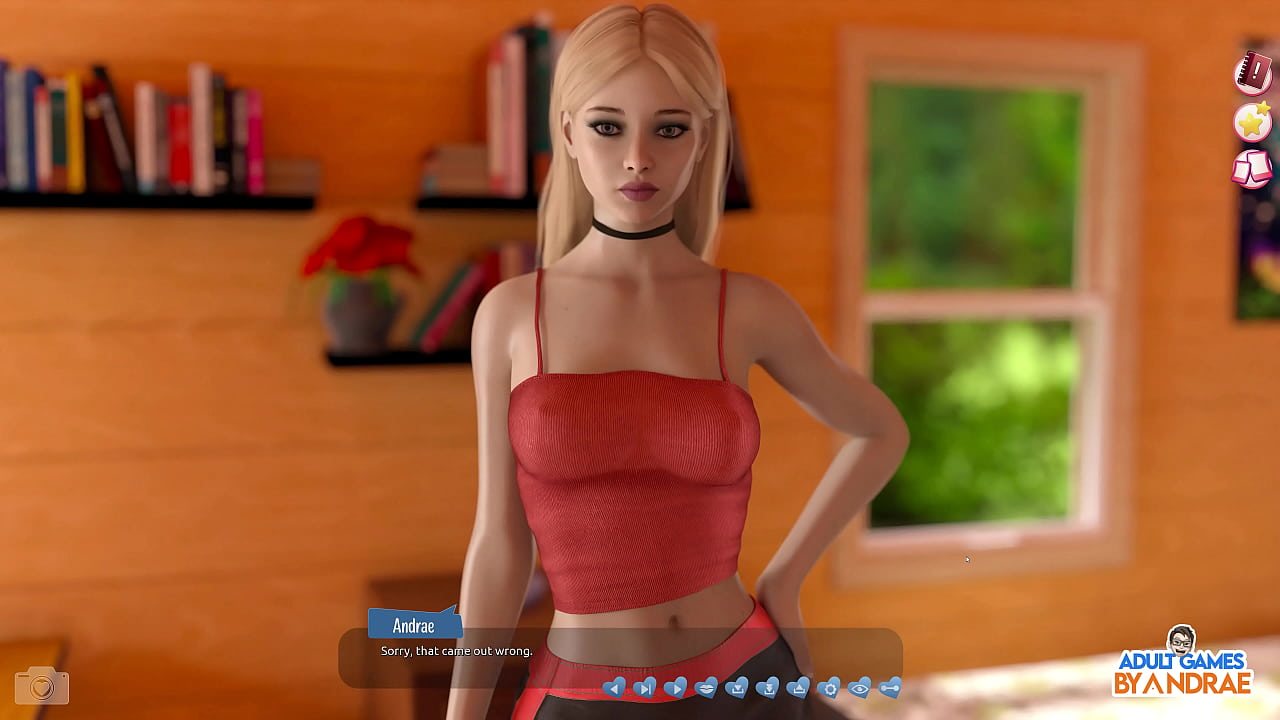Click the quick-save heart icon
The width and height of the screenshot is (1280, 720).
[768, 687]
